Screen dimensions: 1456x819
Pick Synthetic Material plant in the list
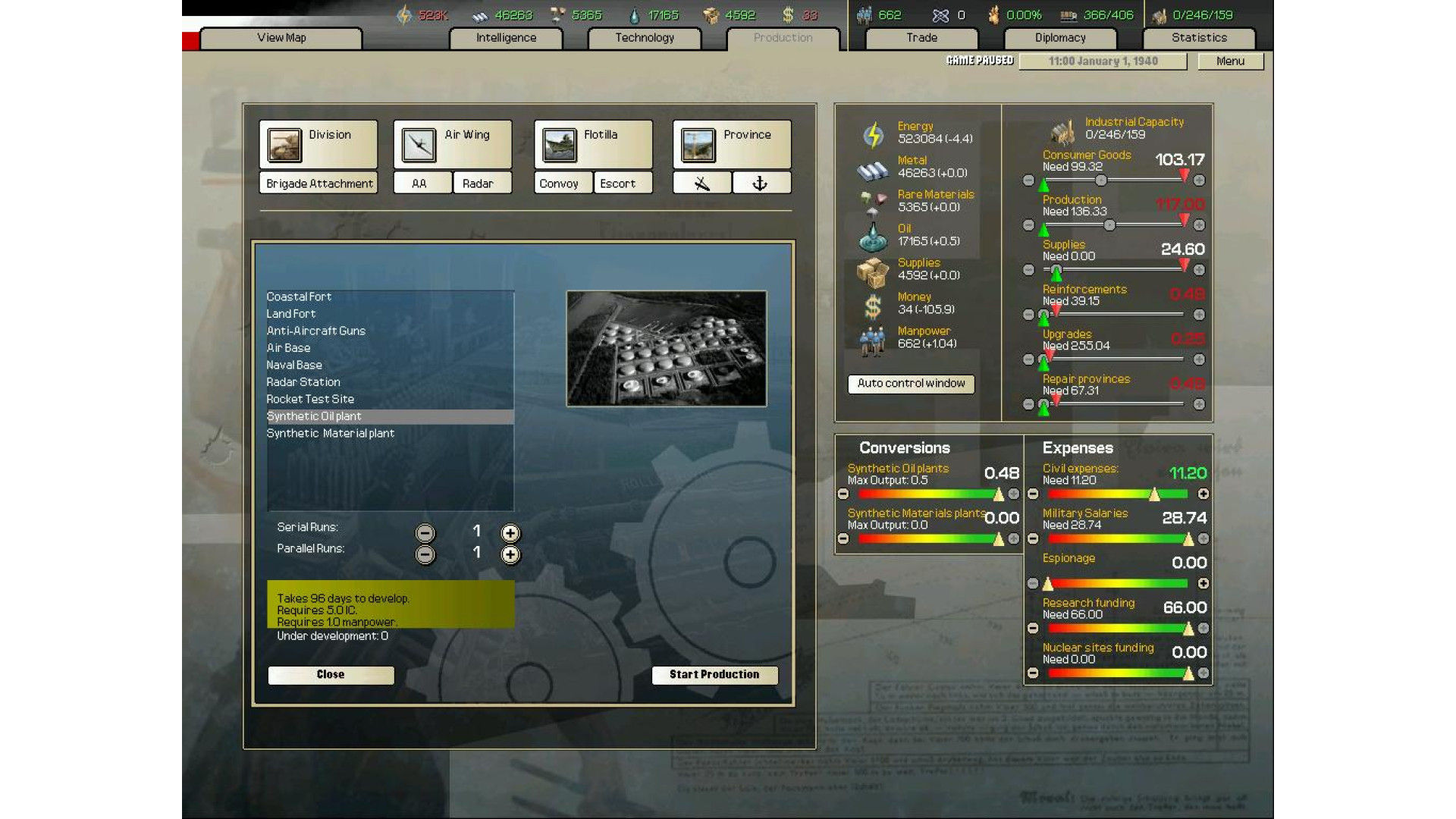point(331,434)
